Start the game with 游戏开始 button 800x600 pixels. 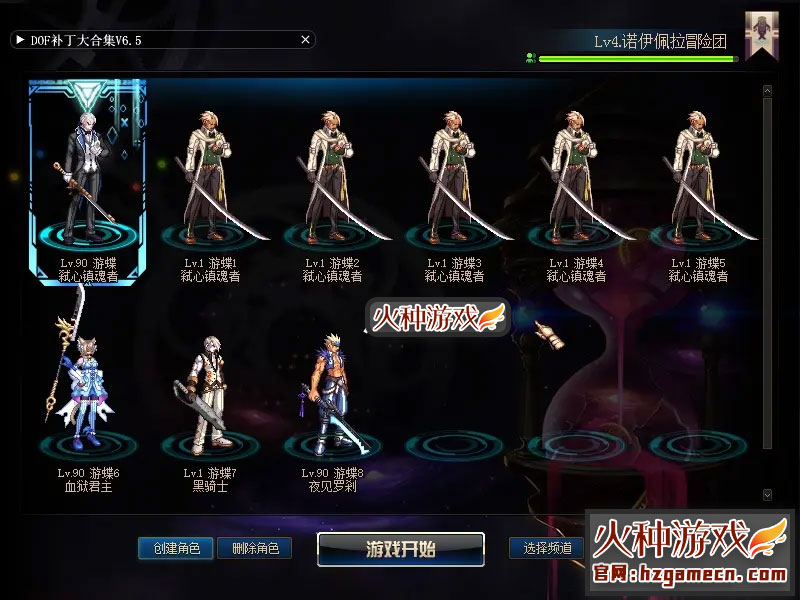401,548
